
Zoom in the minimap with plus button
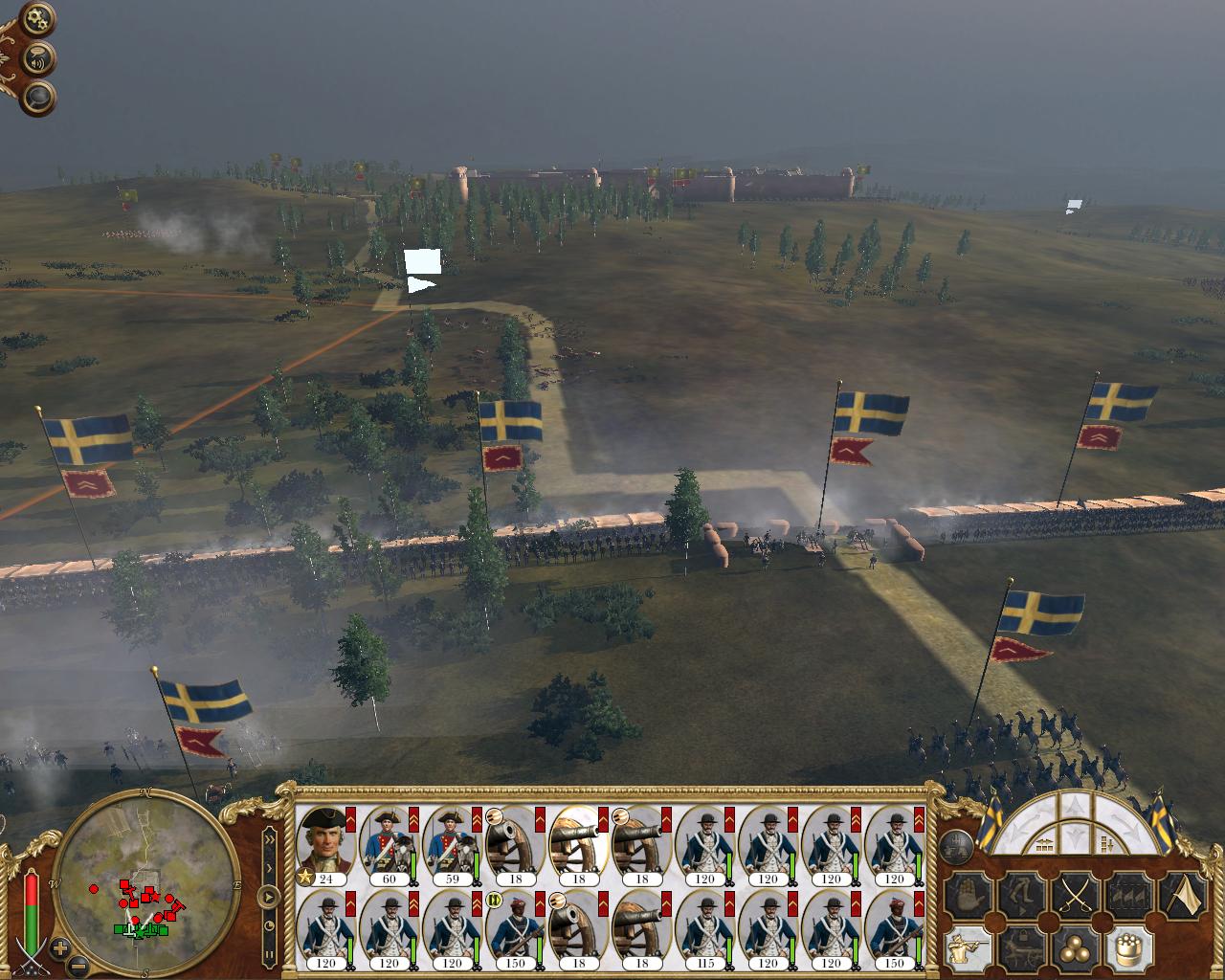(x=60, y=948)
